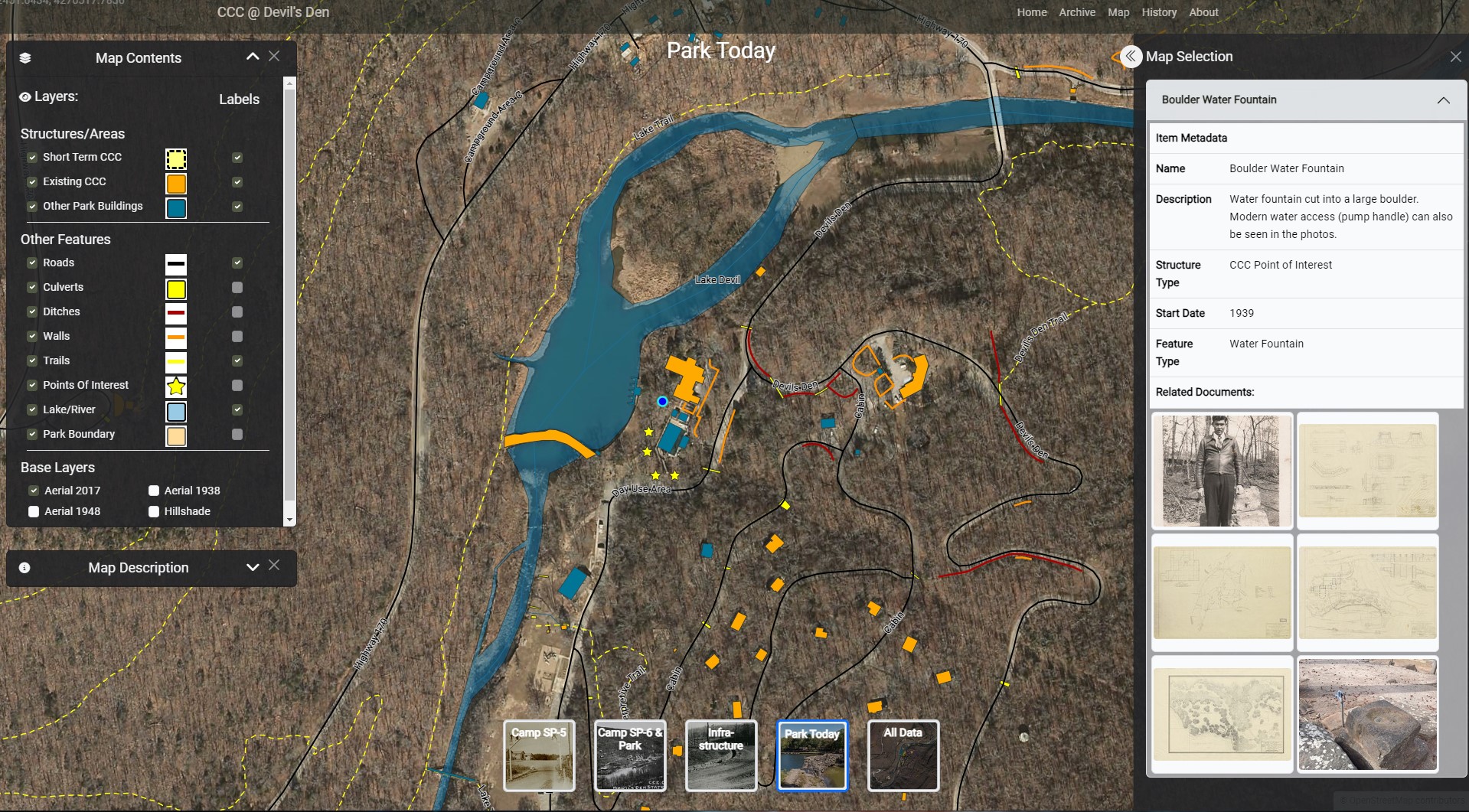Viewport: 1469px width, 812px height.
Task: Go to the Archive page
Action: pyautogui.click(x=1076, y=12)
